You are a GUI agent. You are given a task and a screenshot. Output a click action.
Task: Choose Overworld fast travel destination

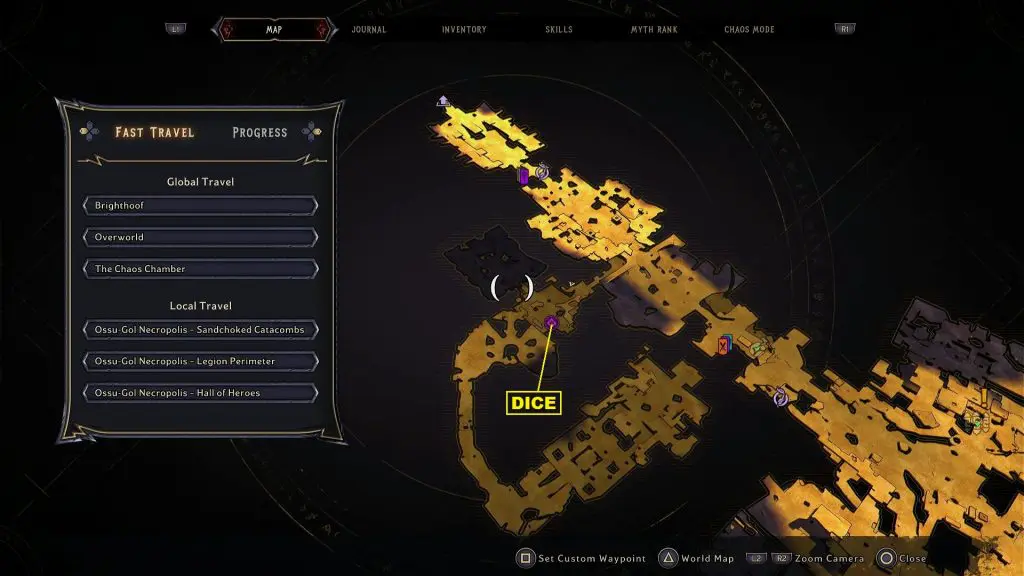coord(200,237)
